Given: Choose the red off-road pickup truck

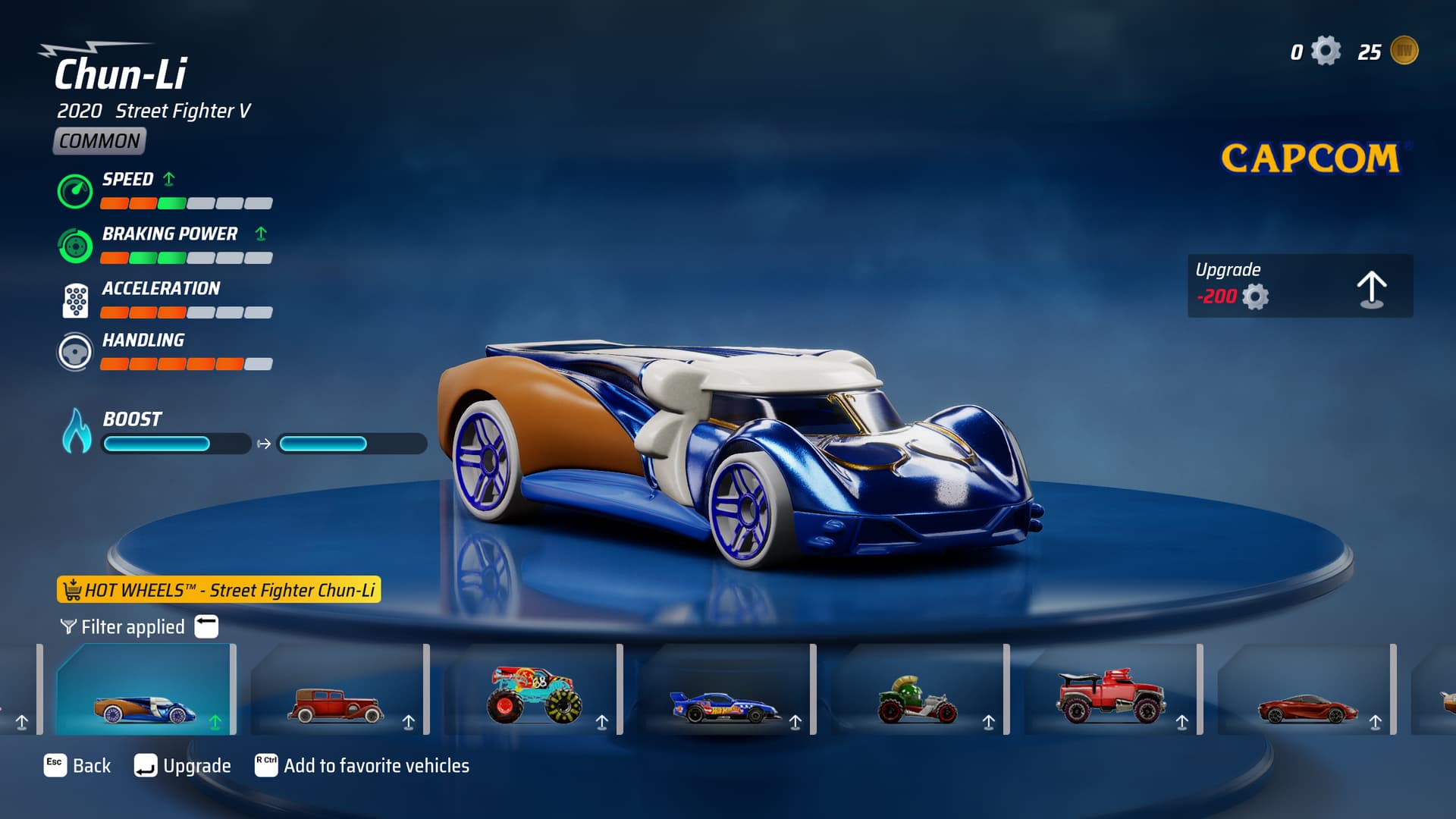Looking at the screenshot, I should pos(1111,692).
